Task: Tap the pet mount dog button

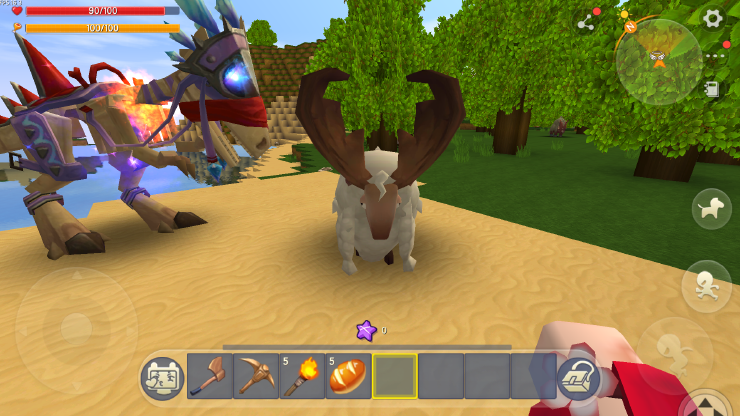Action: pyautogui.click(x=712, y=208)
